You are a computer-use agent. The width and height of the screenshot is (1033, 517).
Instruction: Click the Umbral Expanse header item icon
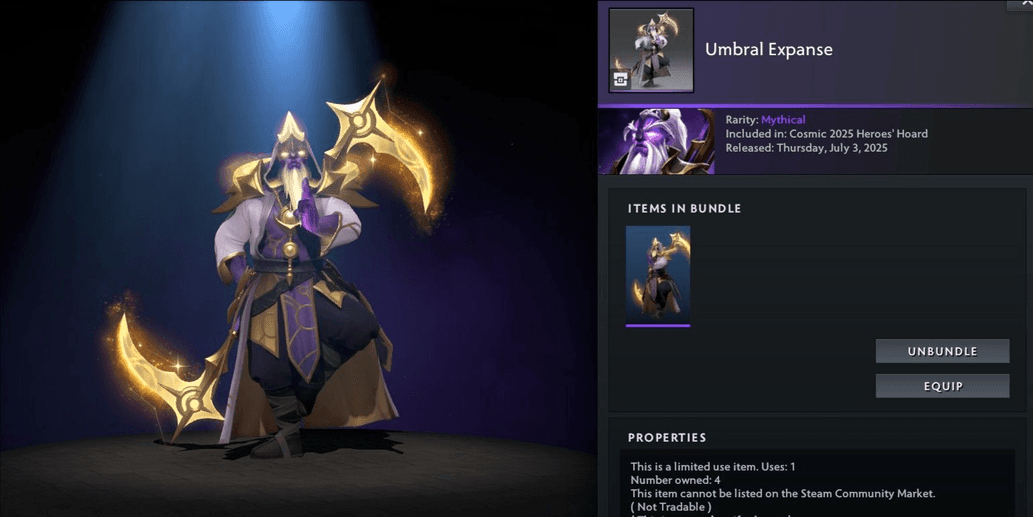click(x=651, y=50)
